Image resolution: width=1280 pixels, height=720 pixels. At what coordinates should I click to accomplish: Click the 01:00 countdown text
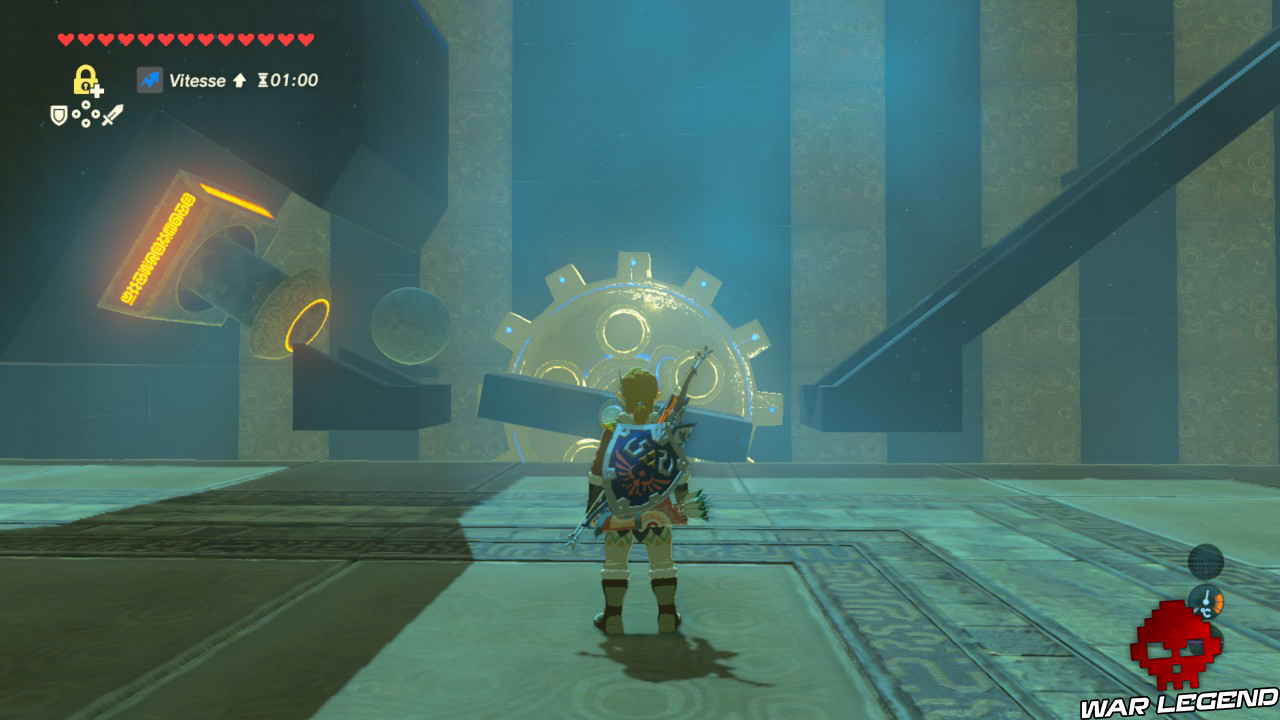pyautogui.click(x=293, y=81)
